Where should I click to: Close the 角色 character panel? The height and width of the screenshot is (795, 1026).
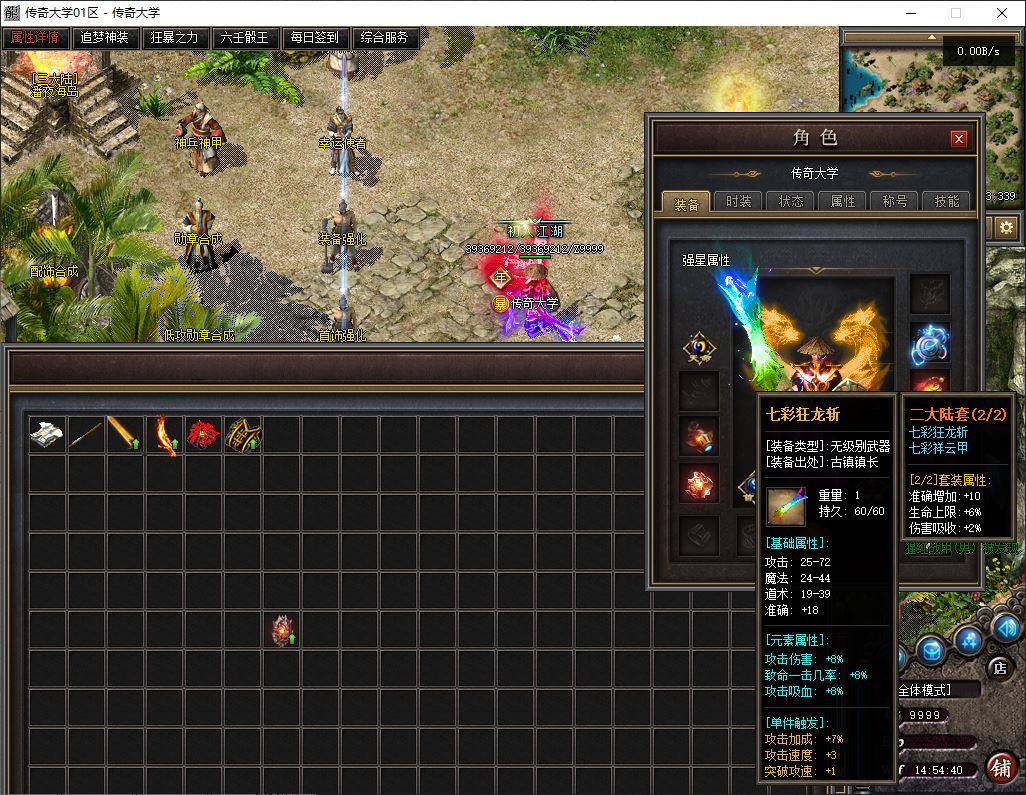(958, 139)
